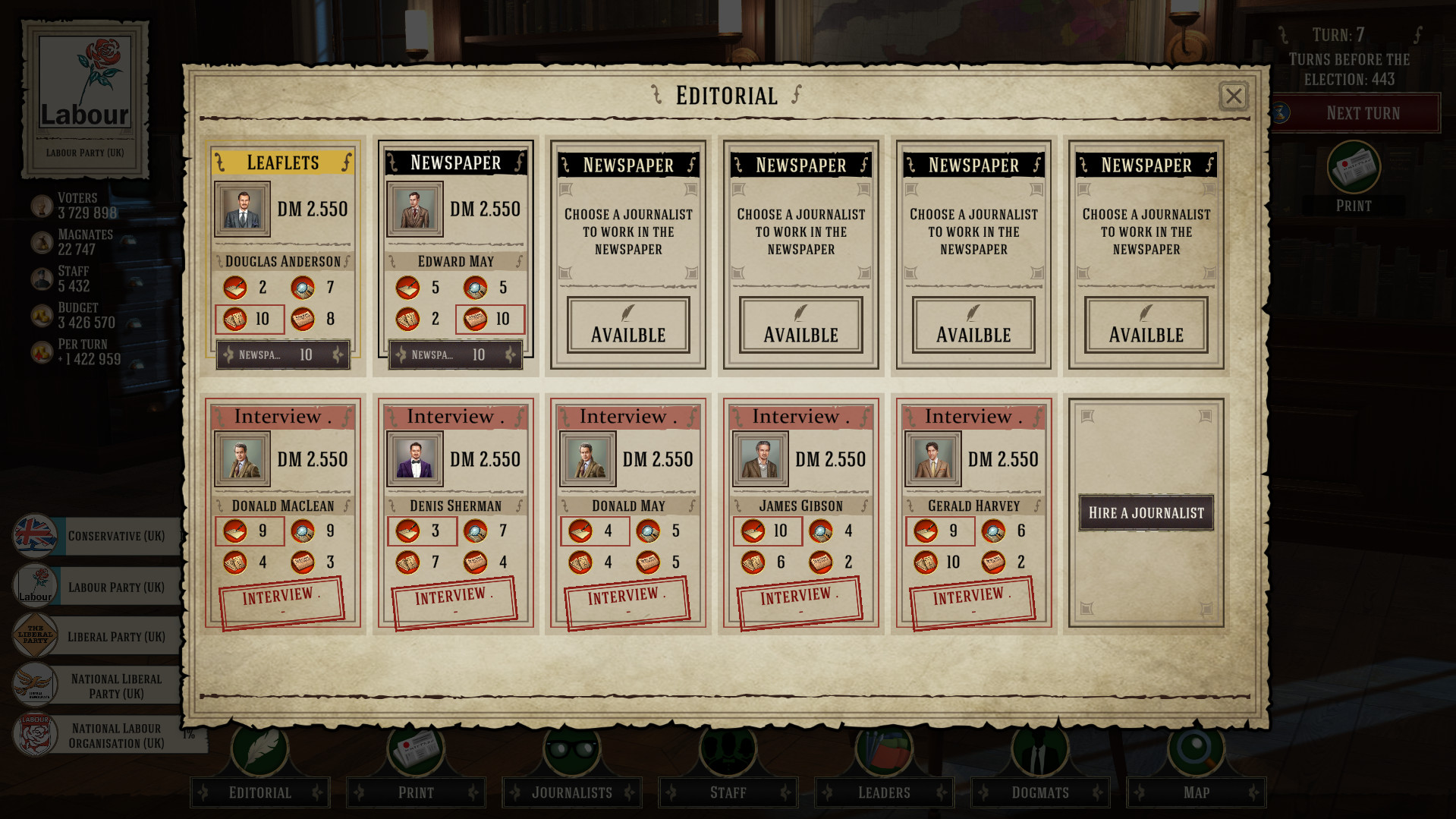Click Donald MacLean's portrait thumbnail
Image resolution: width=1456 pixels, height=819 pixels.
point(241,458)
